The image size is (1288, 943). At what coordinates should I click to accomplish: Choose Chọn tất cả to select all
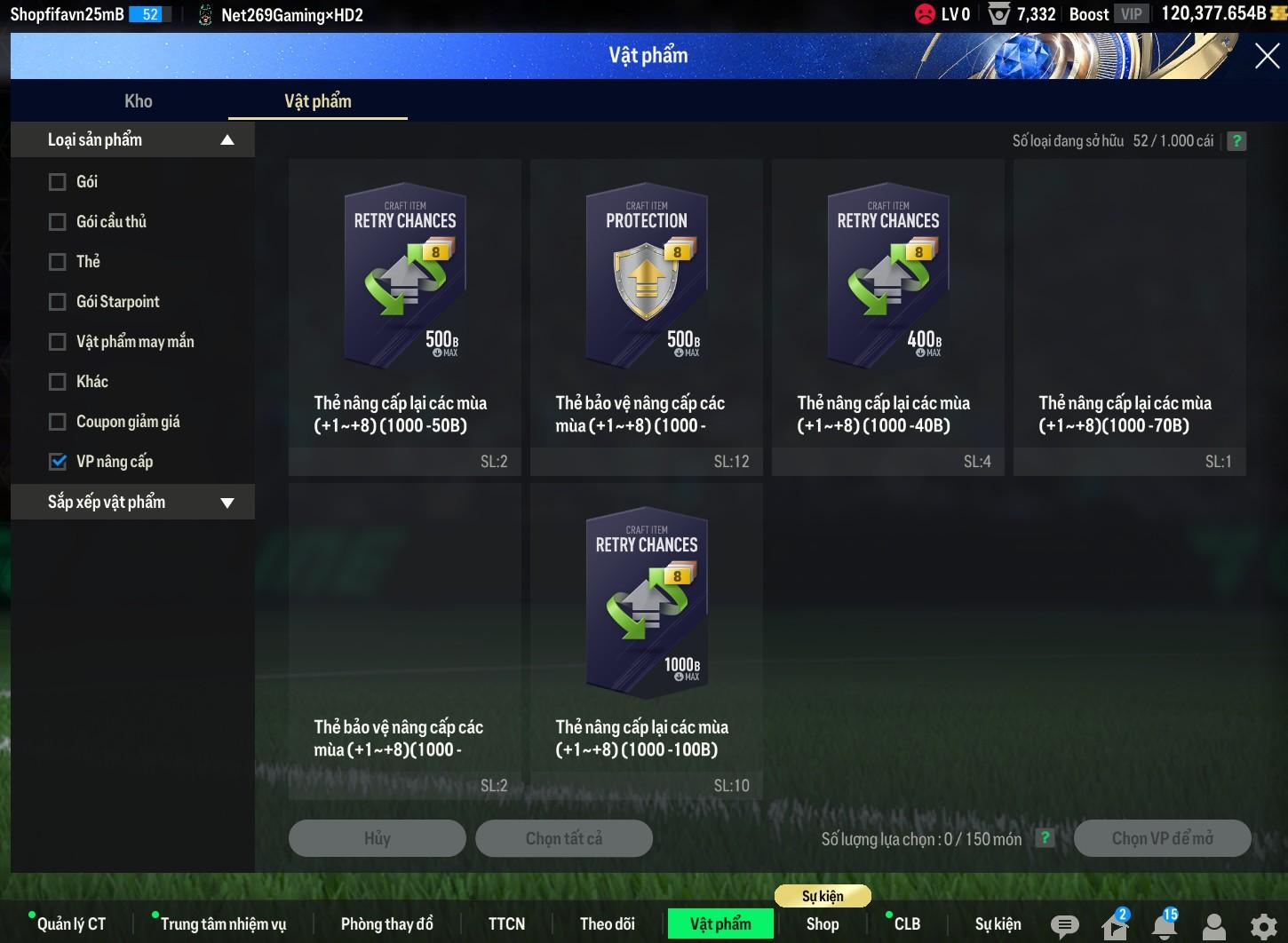[564, 838]
